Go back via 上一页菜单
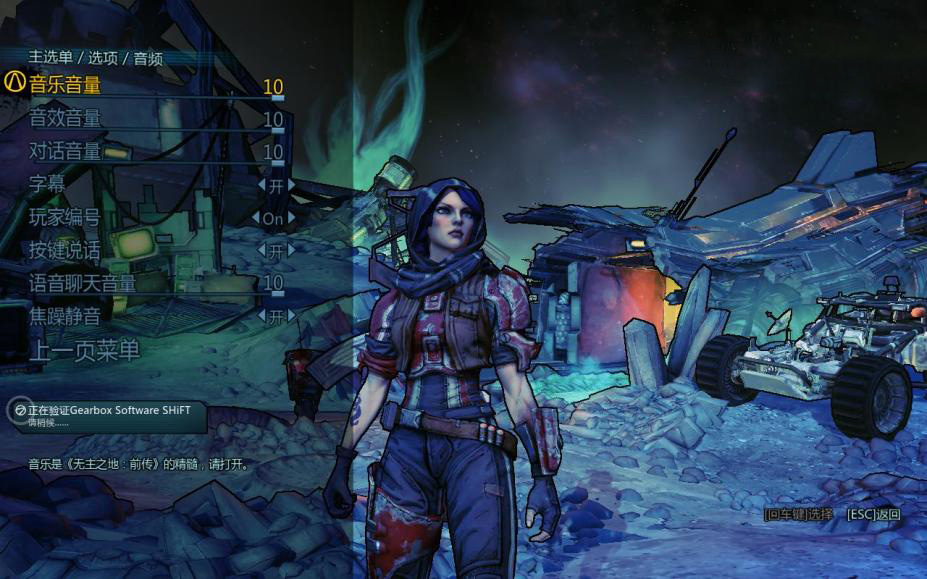This screenshot has height=579, width=927. (84, 350)
